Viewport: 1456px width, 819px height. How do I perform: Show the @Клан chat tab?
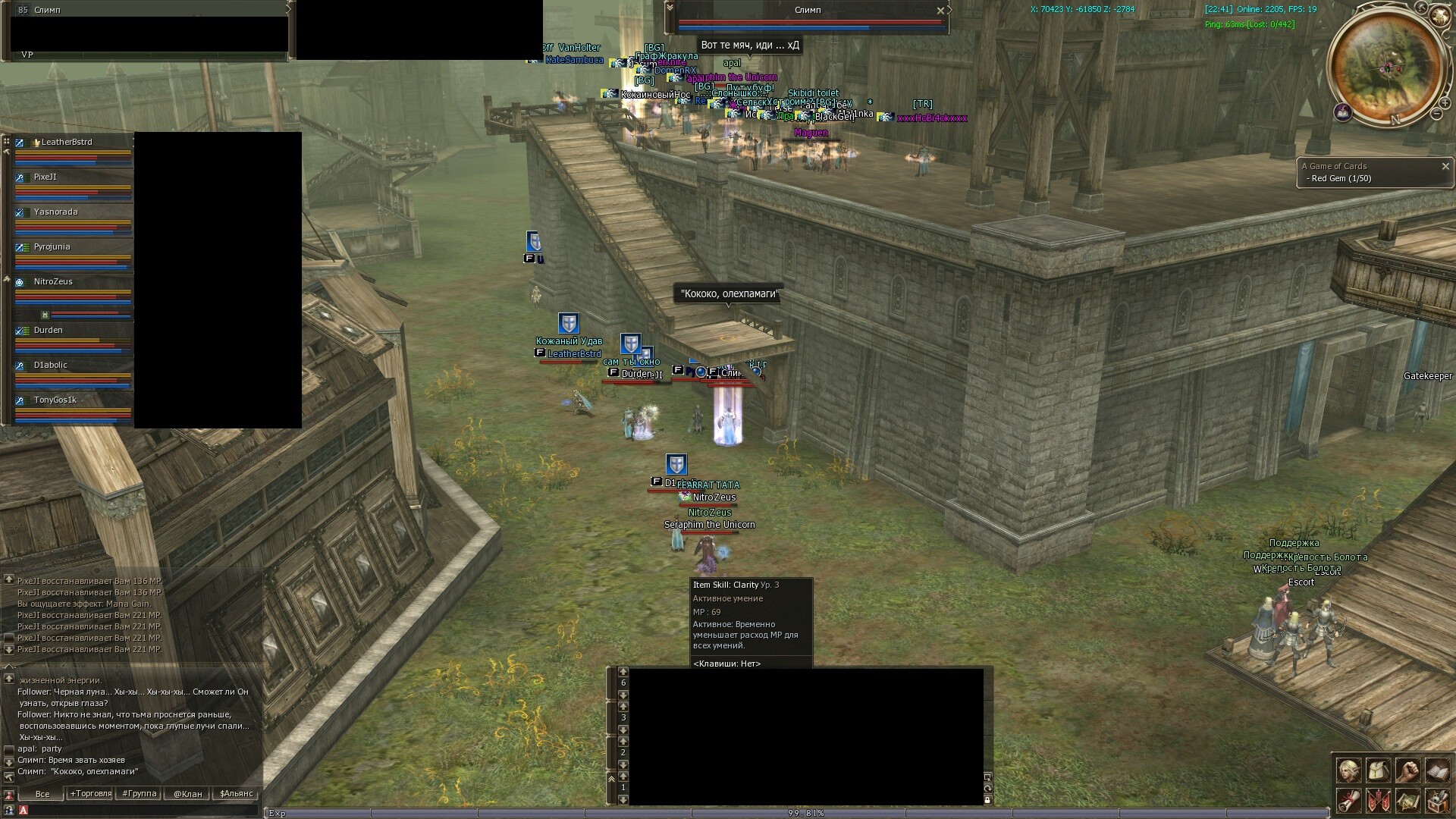coord(188,794)
